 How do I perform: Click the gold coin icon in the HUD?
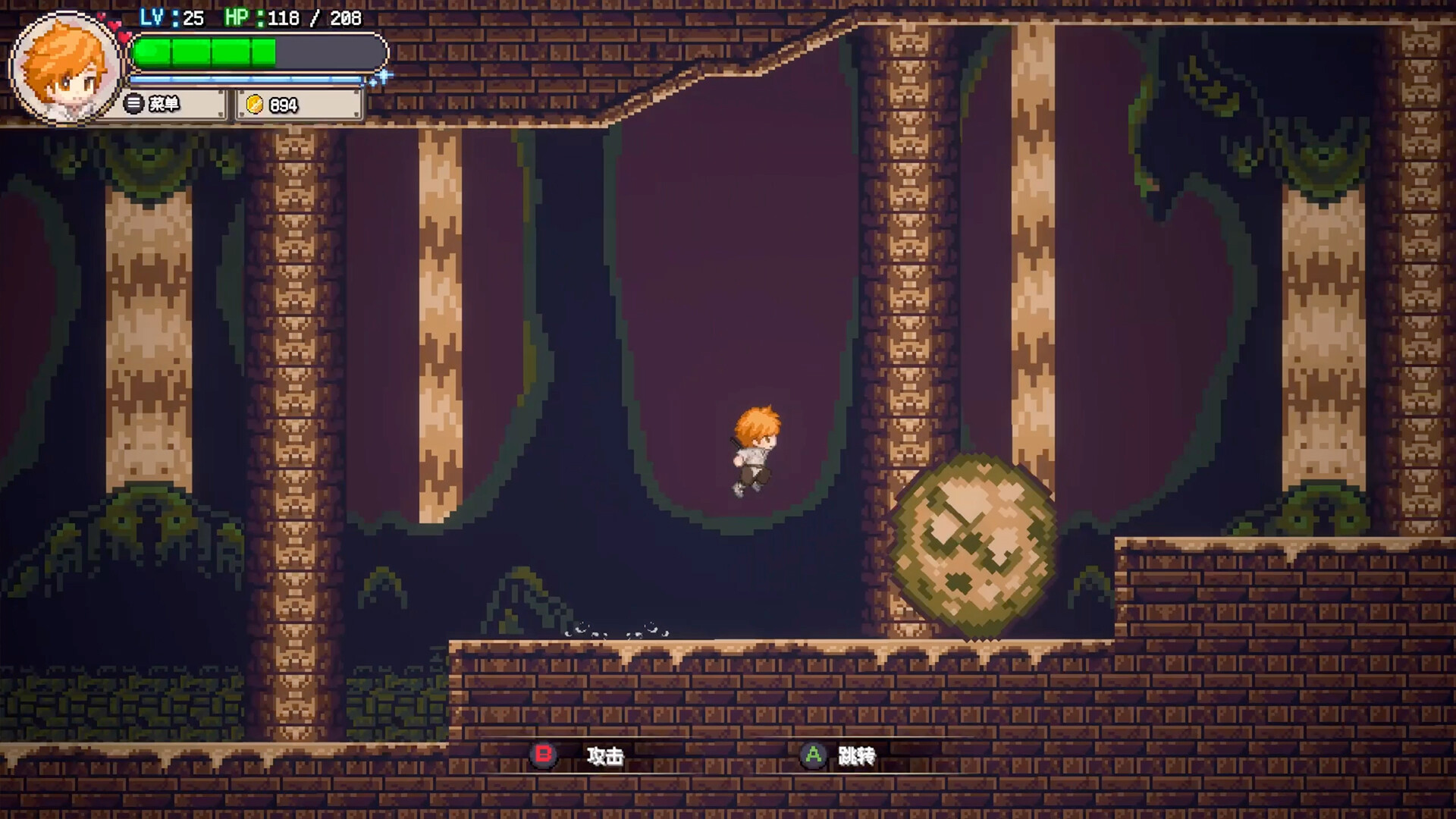pos(256,105)
